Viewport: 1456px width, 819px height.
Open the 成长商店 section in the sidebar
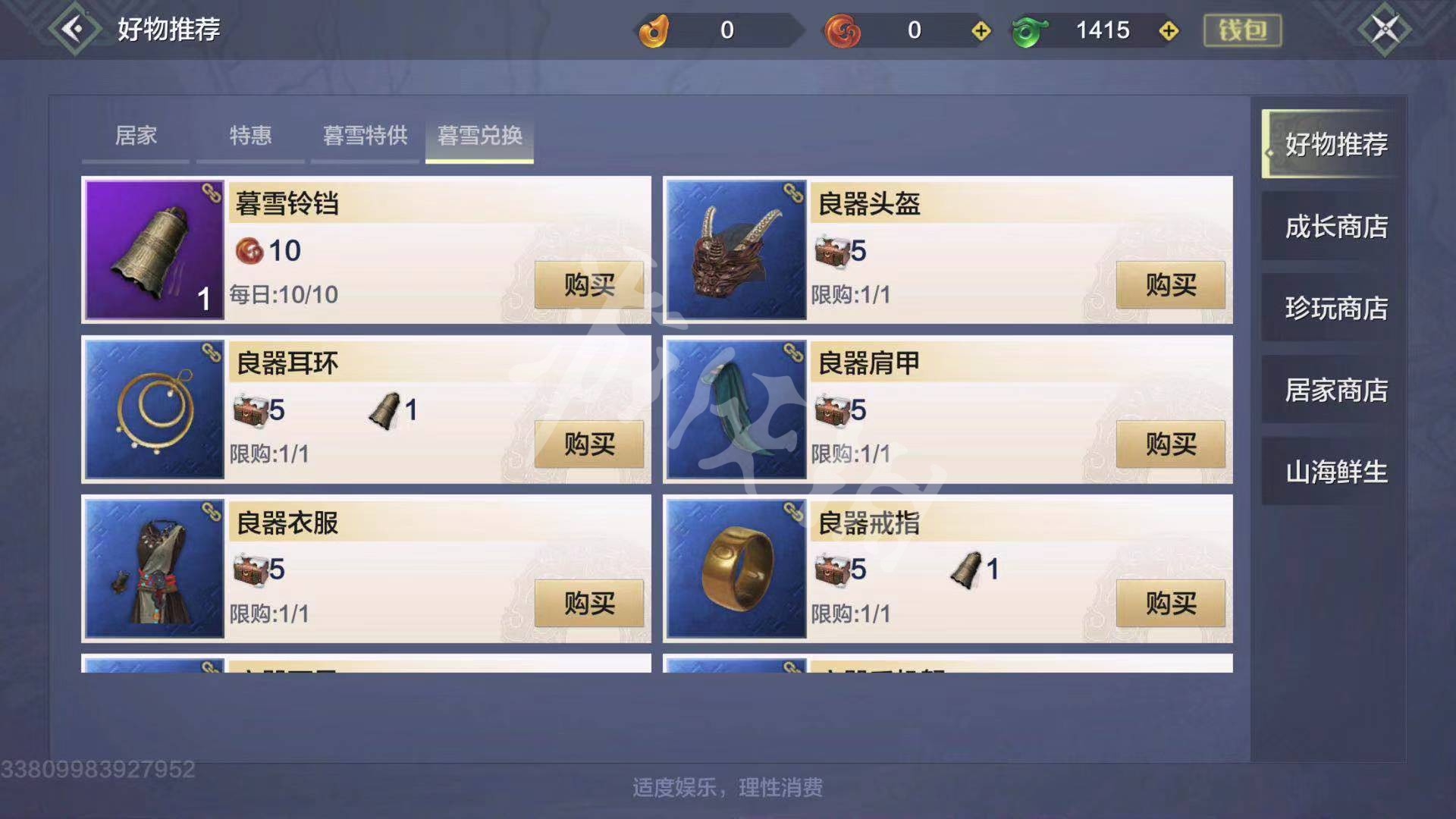coord(1336,226)
